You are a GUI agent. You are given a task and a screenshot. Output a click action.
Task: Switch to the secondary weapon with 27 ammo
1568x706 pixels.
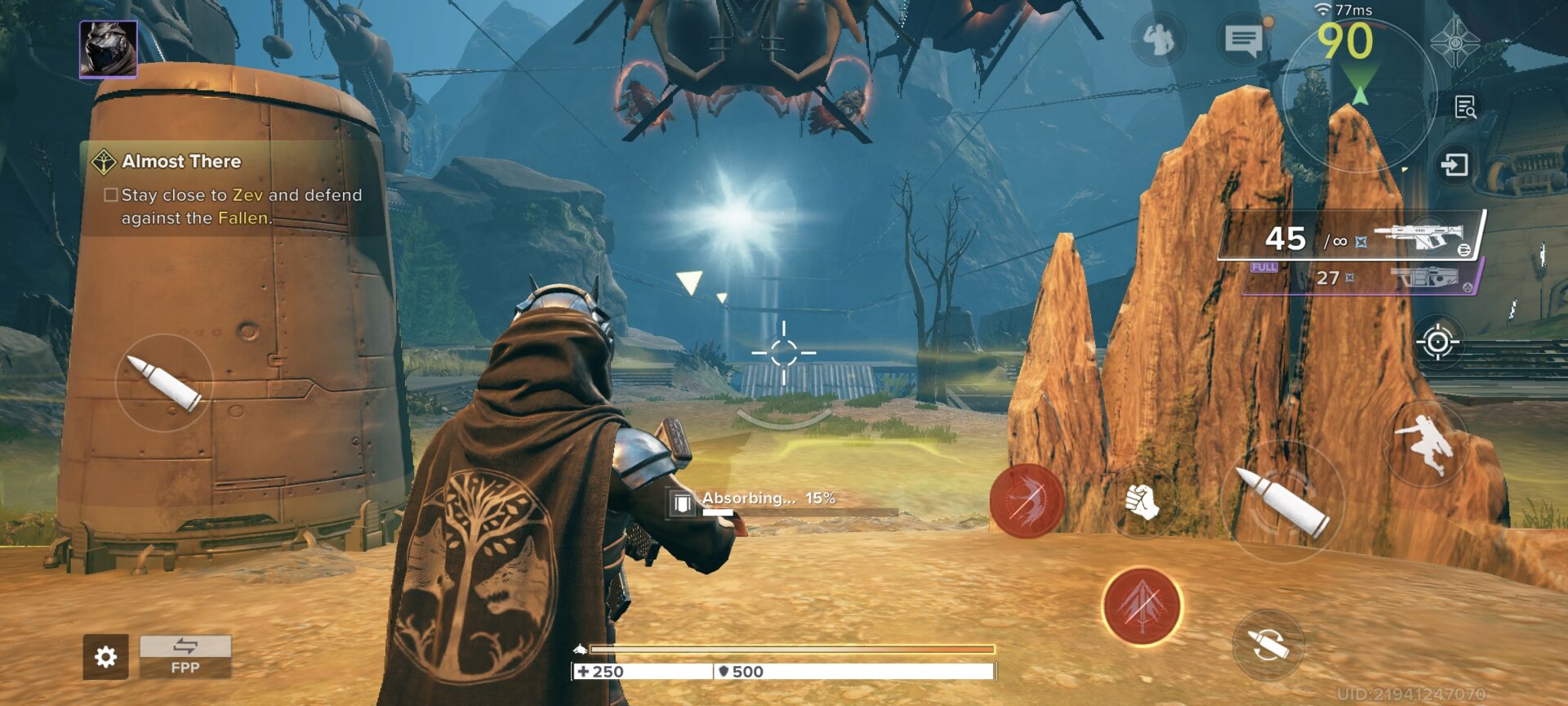point(1360,278)
